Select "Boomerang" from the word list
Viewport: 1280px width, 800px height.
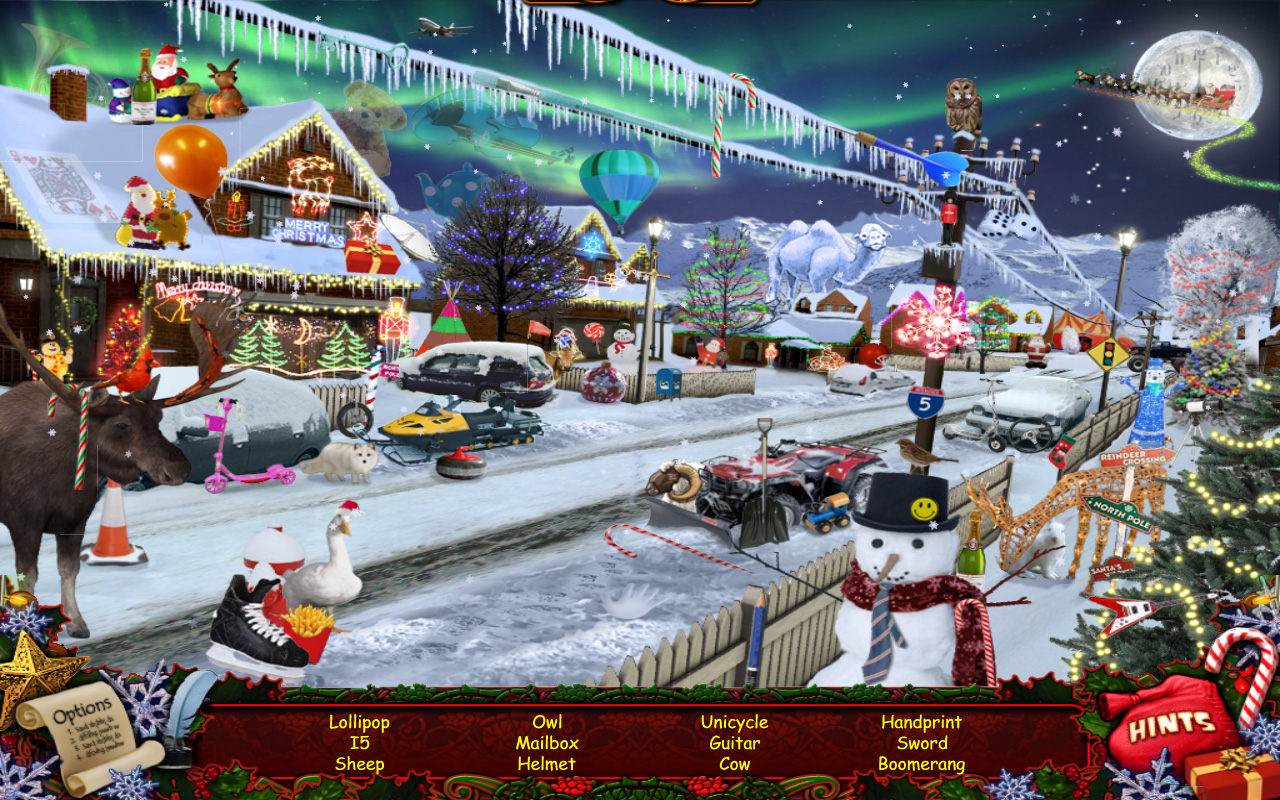pyautogui.click(x=922, y=763)
